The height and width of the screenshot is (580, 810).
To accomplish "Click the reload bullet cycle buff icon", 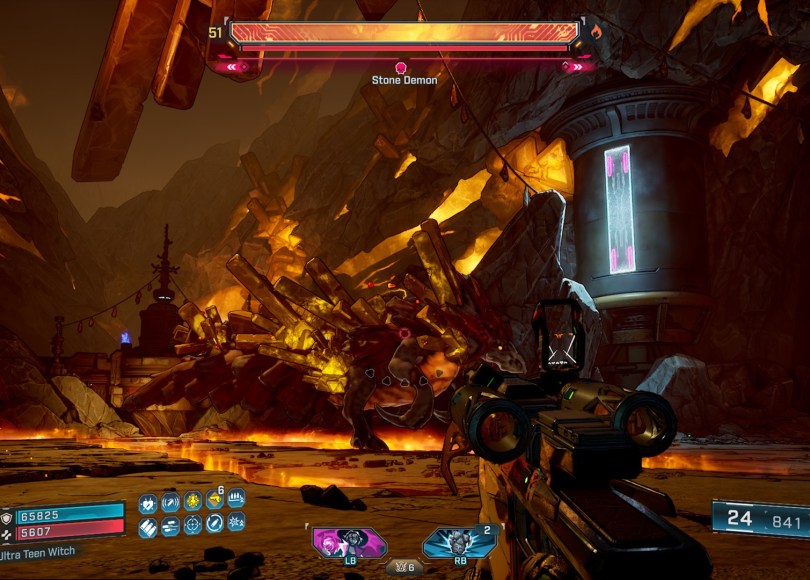I will point(214,524).
